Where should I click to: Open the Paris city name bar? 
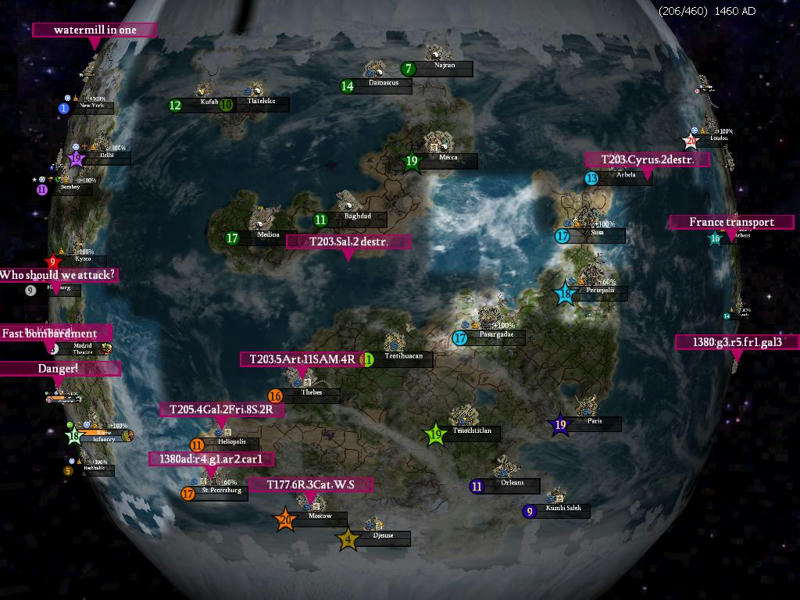[x=596, y=424]
